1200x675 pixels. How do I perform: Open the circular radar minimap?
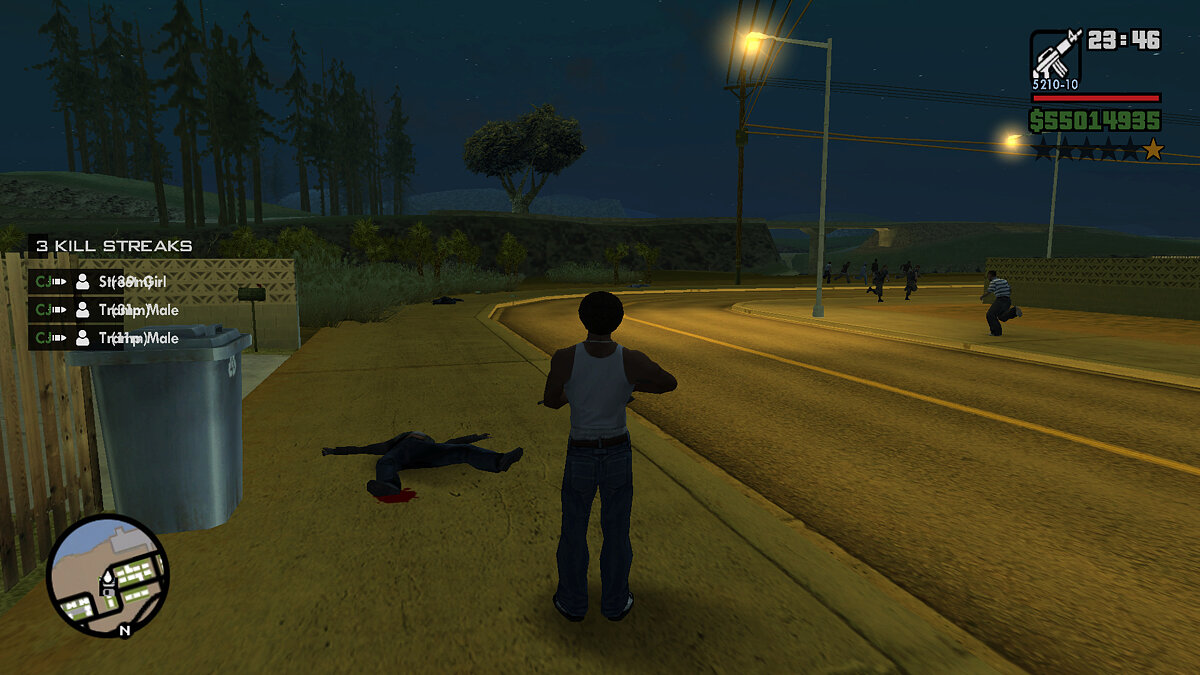coord(107,575)
